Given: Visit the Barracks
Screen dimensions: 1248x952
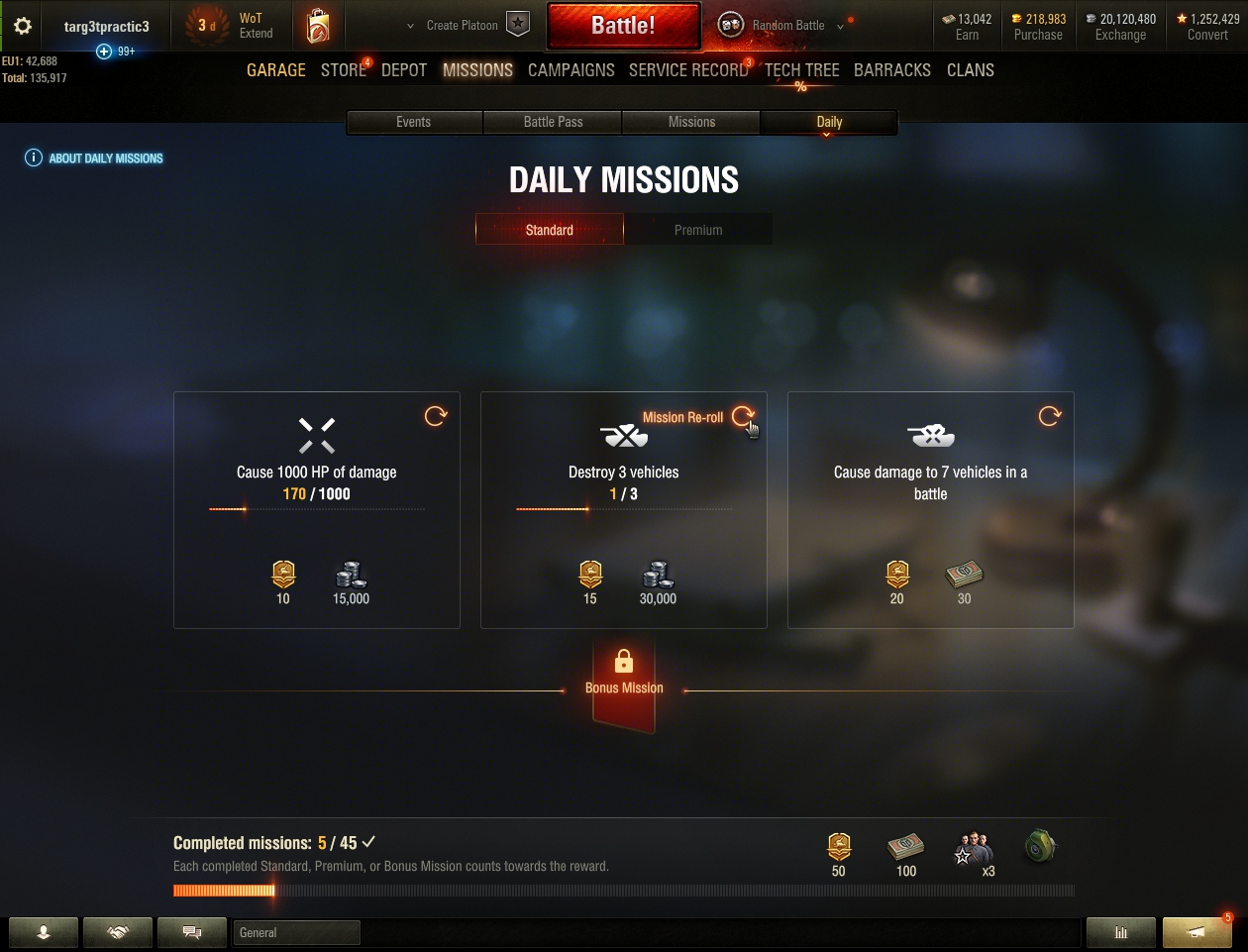Looking at the screenshot, I should (891, 70).
